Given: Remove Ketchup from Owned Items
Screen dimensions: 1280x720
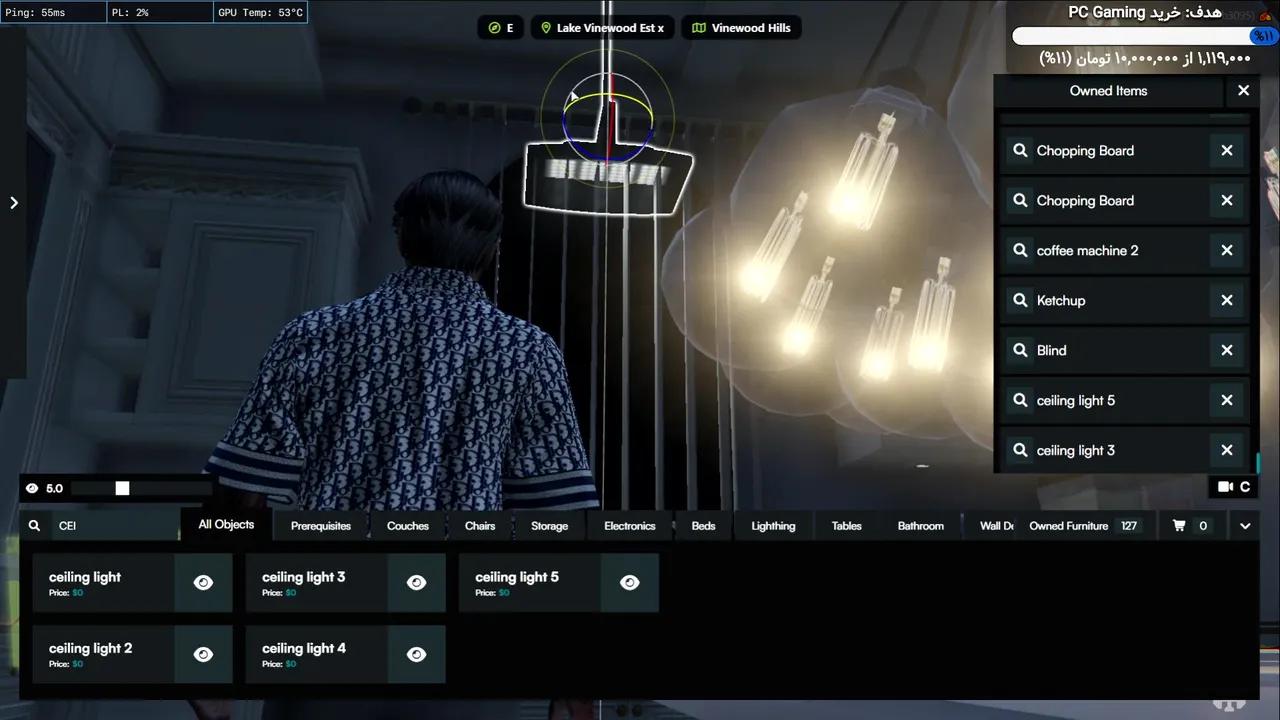Looking at the screenshot, I should pyautogui.click(x=1226, y=300).
